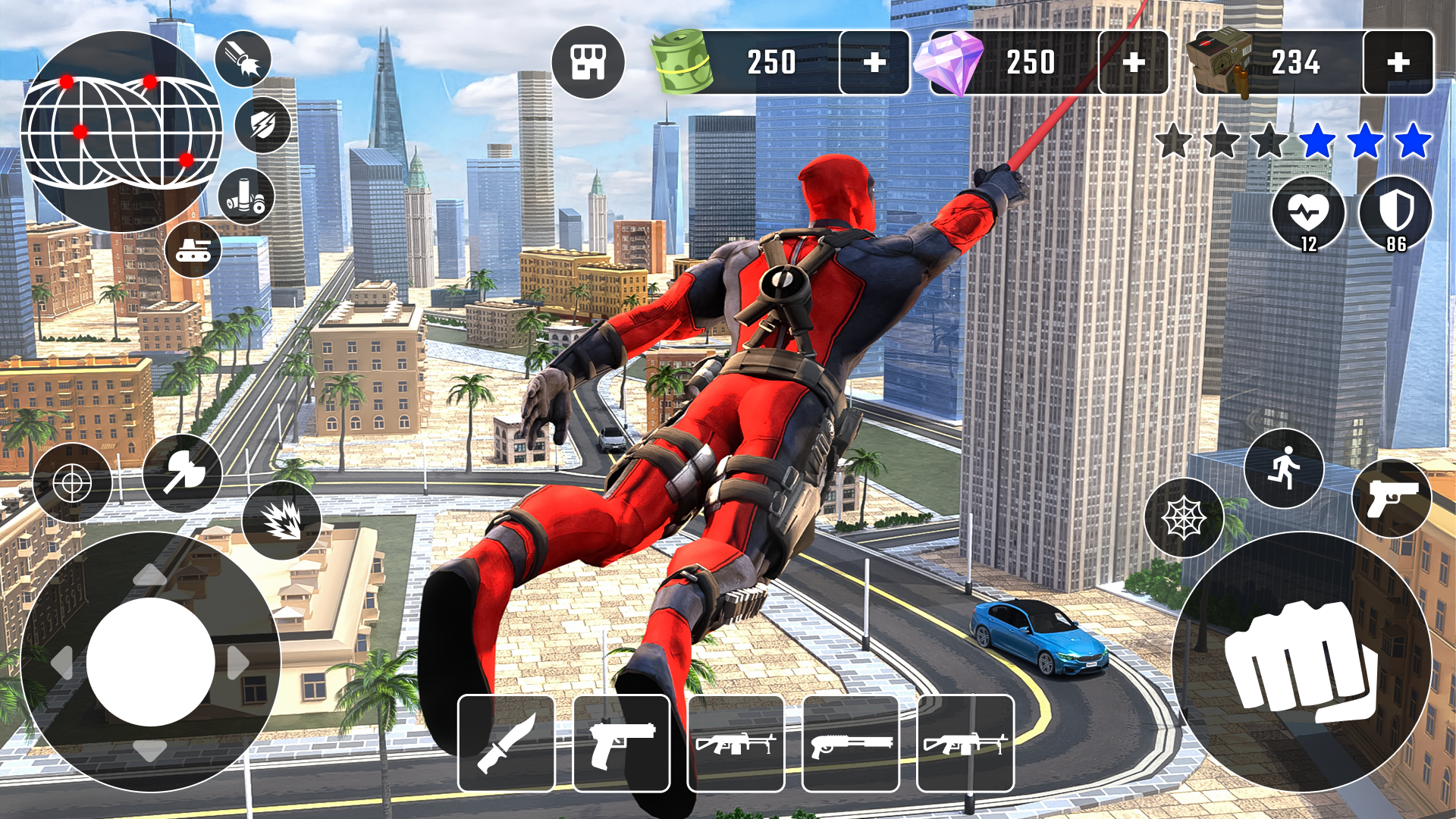This screenshot has height=819, width=1456.
Task: Tap the rocket launcher ability icon
Action: [x=243, y=57]
